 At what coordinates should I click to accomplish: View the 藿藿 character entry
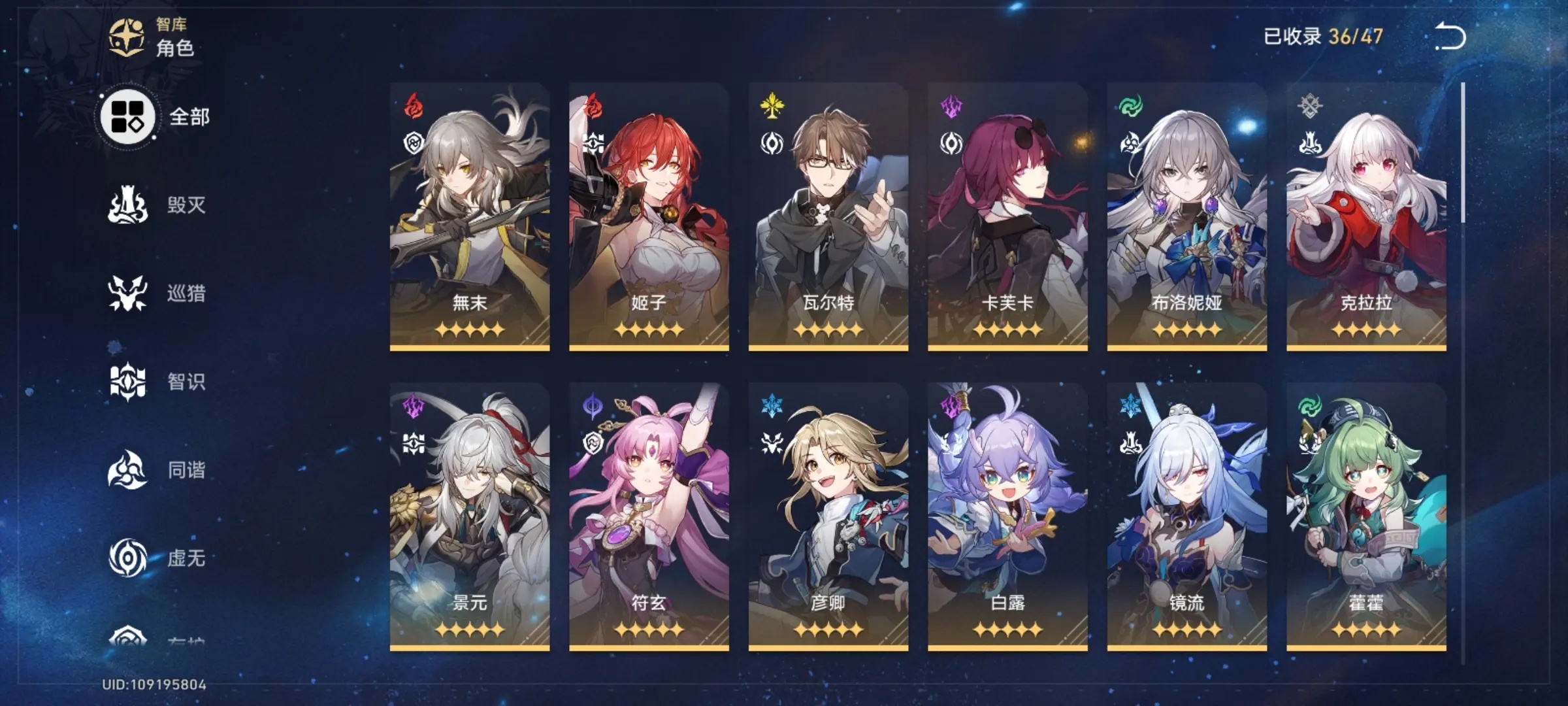1366,516
